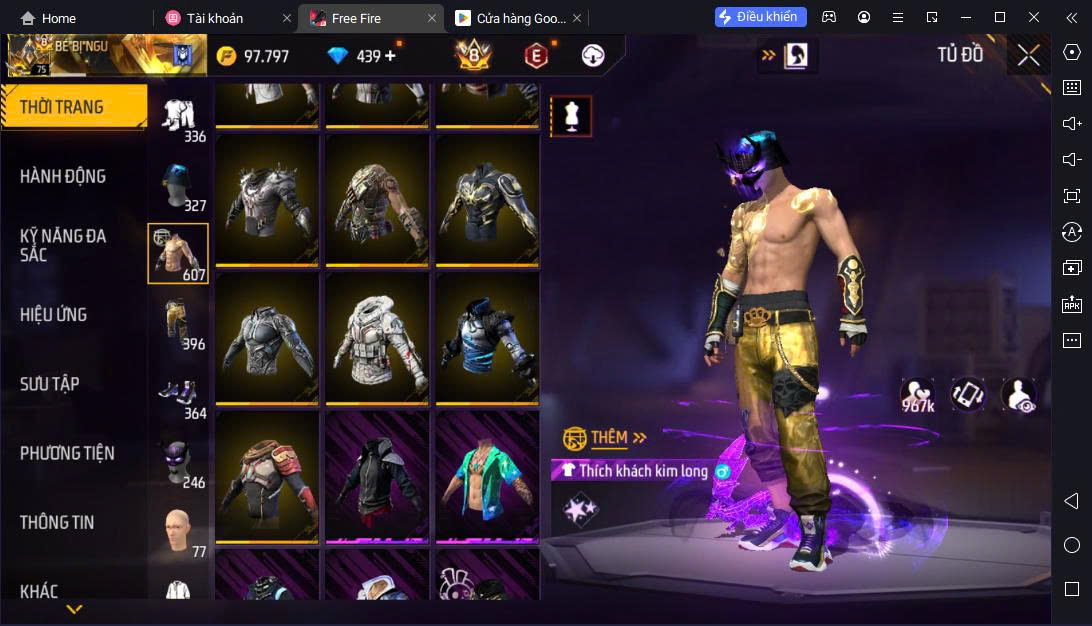Viewport: 1092px width, 626px height.
Task: Close the Tủ Đồ wardrobe screen
Action: [x=1028, y=55]
